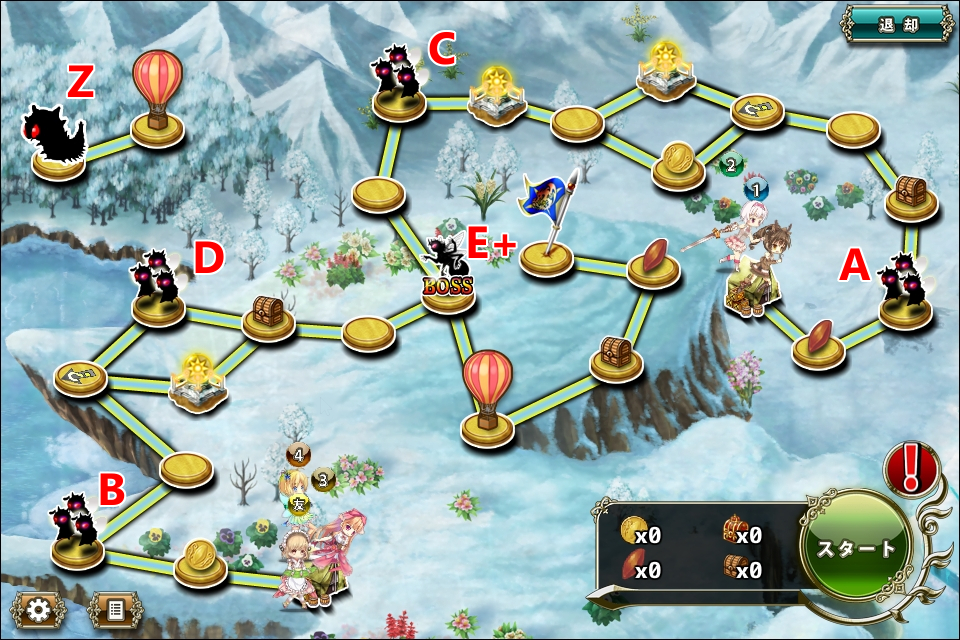Show the list document panel
Viewport: 960px width, 640px height.
(x=115, y=608)
